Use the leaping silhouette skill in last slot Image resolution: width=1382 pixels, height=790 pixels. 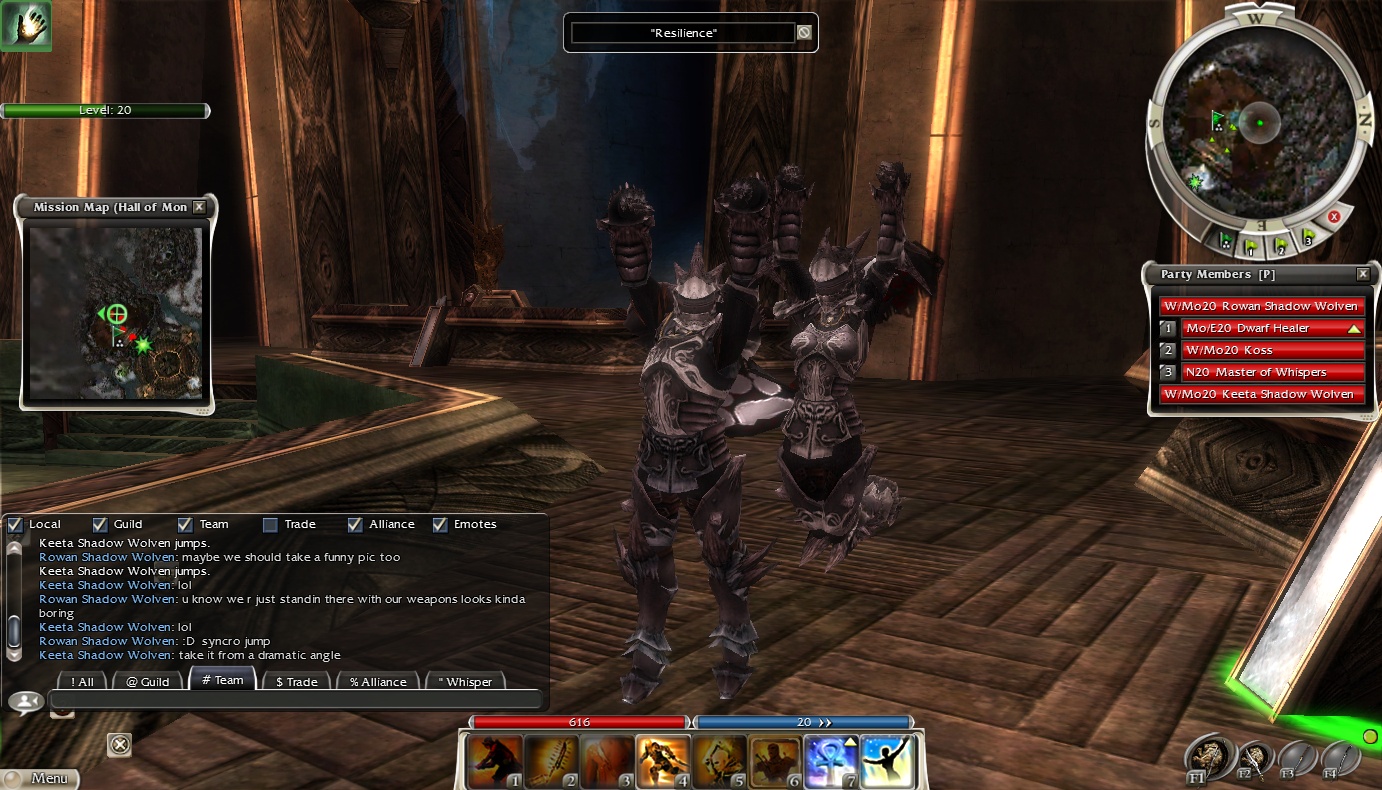(x=886, y=762)
